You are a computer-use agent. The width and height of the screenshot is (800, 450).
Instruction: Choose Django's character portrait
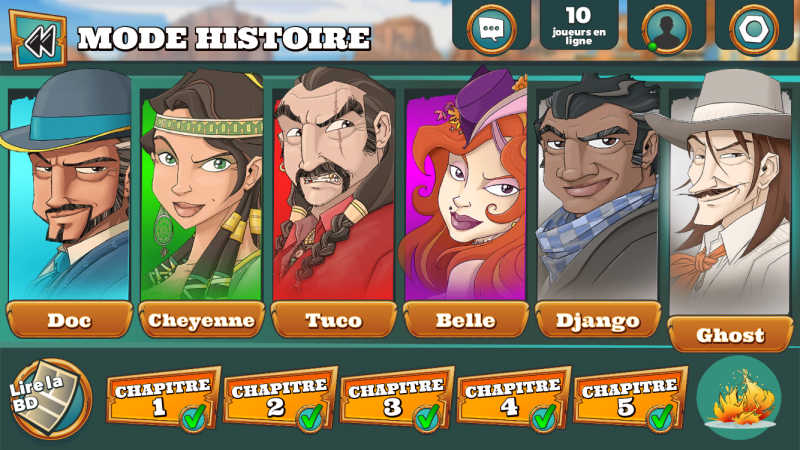(597, 190)
